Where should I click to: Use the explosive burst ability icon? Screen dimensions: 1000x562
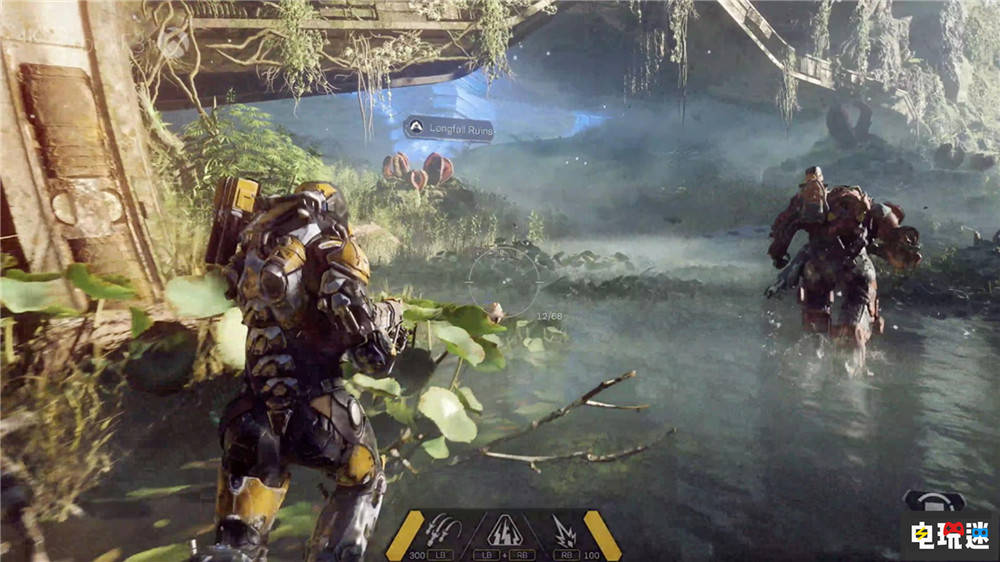(x=564, y=529)
